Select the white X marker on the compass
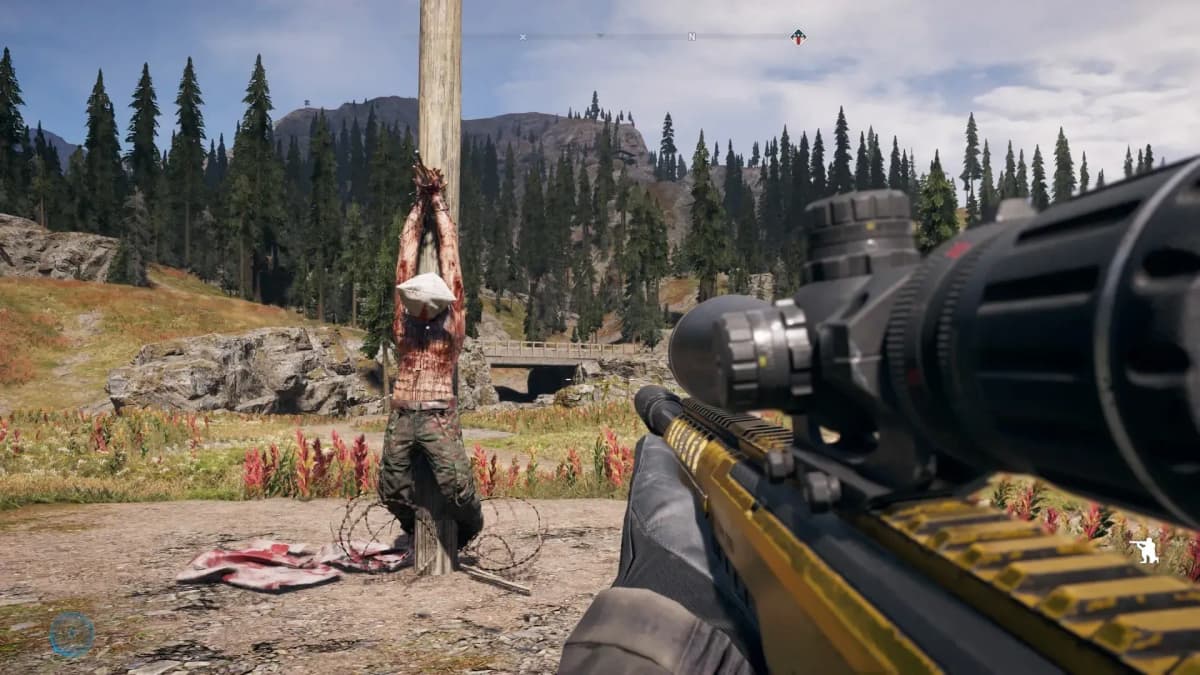Screen dimensions: 1200x675 [x=522, y=37]
